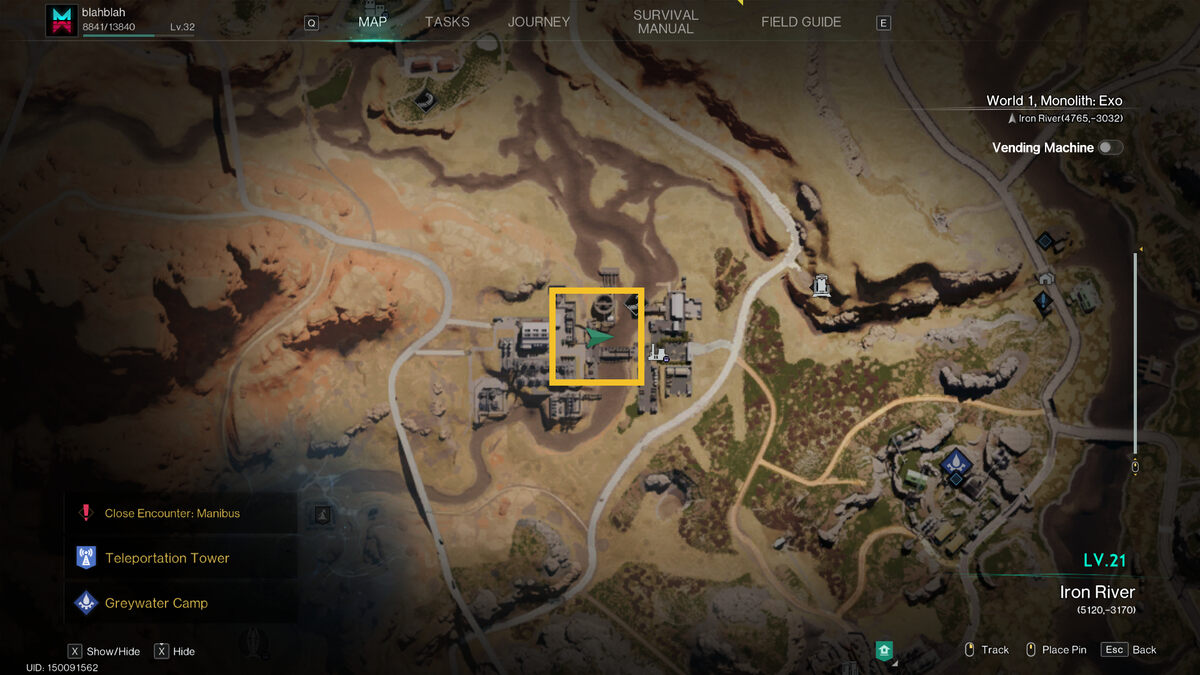Switch to the Field Guide tab
The image size is (1200, 675).
(x=801, y=22)
